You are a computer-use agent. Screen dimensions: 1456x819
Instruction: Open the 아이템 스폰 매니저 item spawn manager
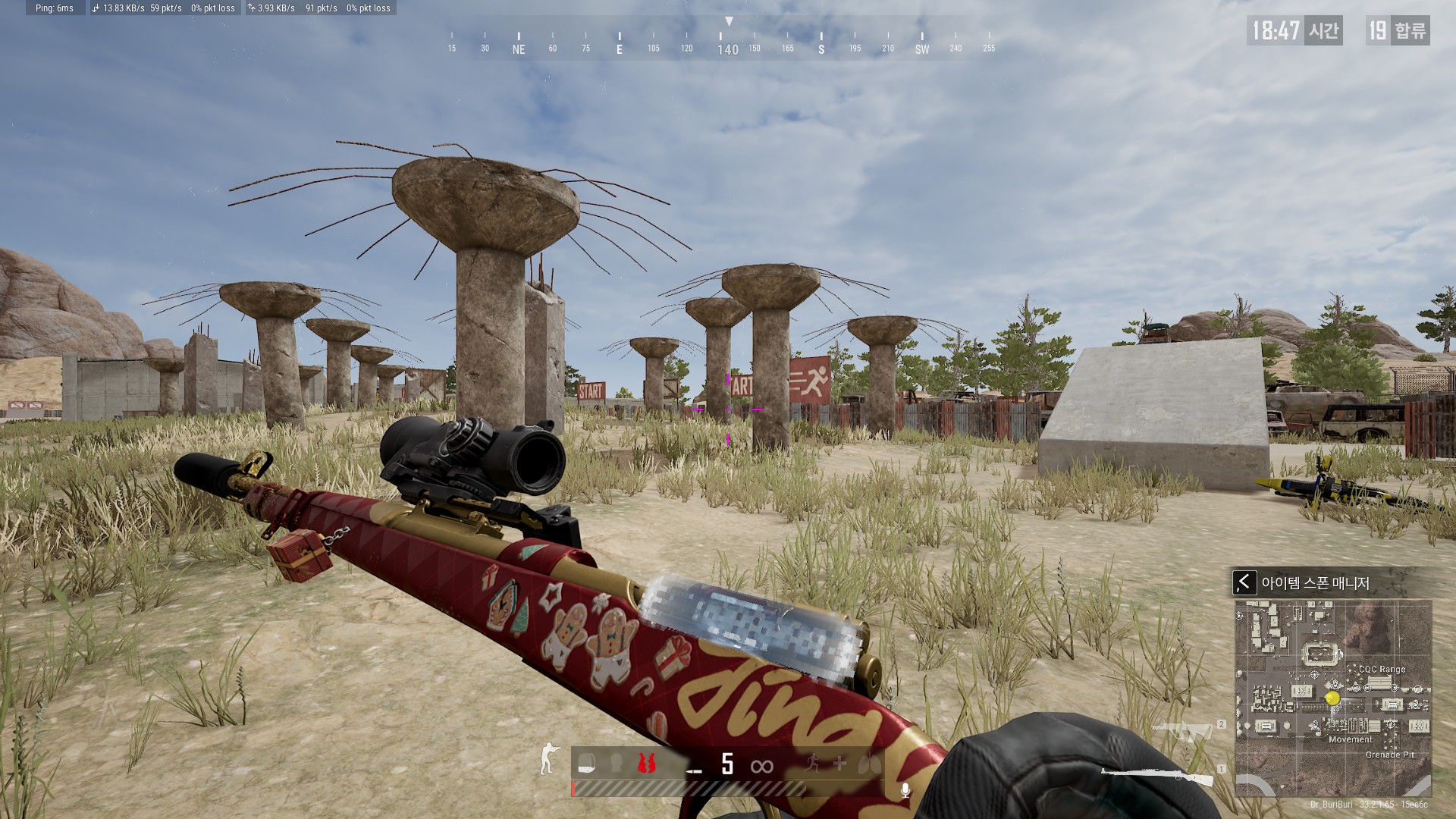tap(1315, 583)
